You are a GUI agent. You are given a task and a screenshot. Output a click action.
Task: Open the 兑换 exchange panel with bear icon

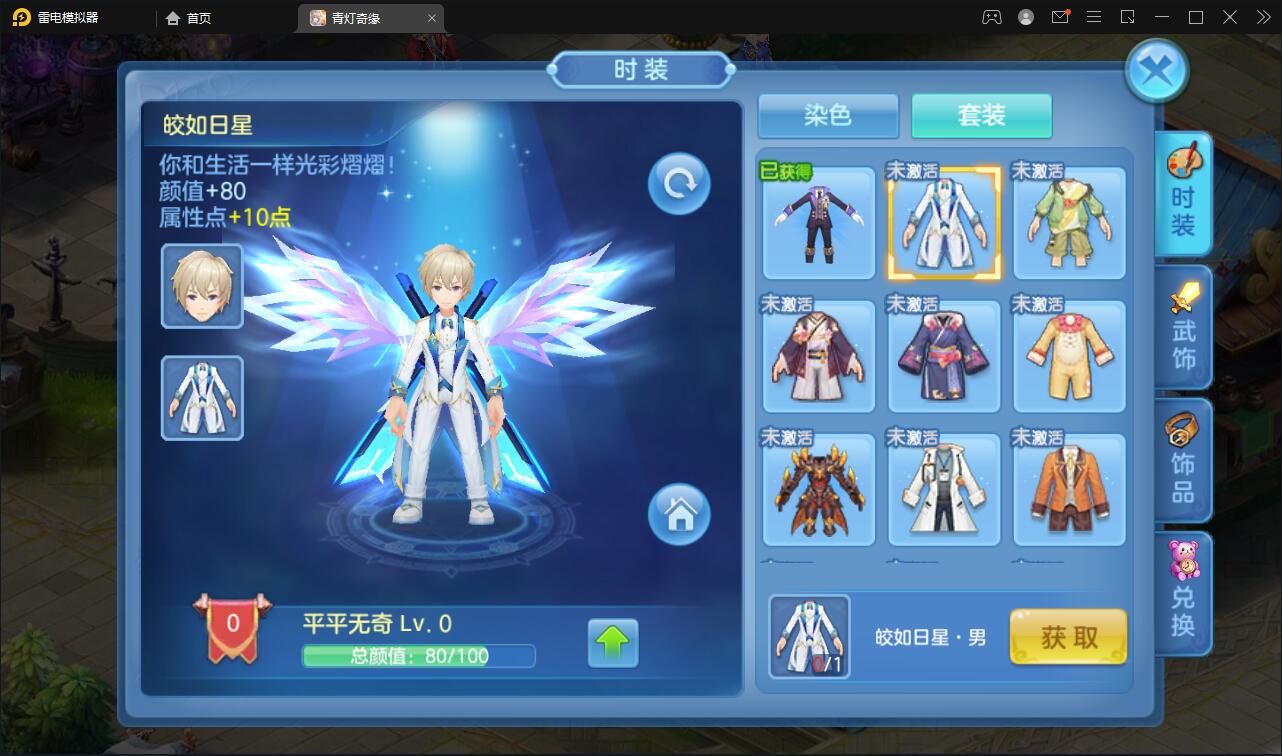[1184, 593]
